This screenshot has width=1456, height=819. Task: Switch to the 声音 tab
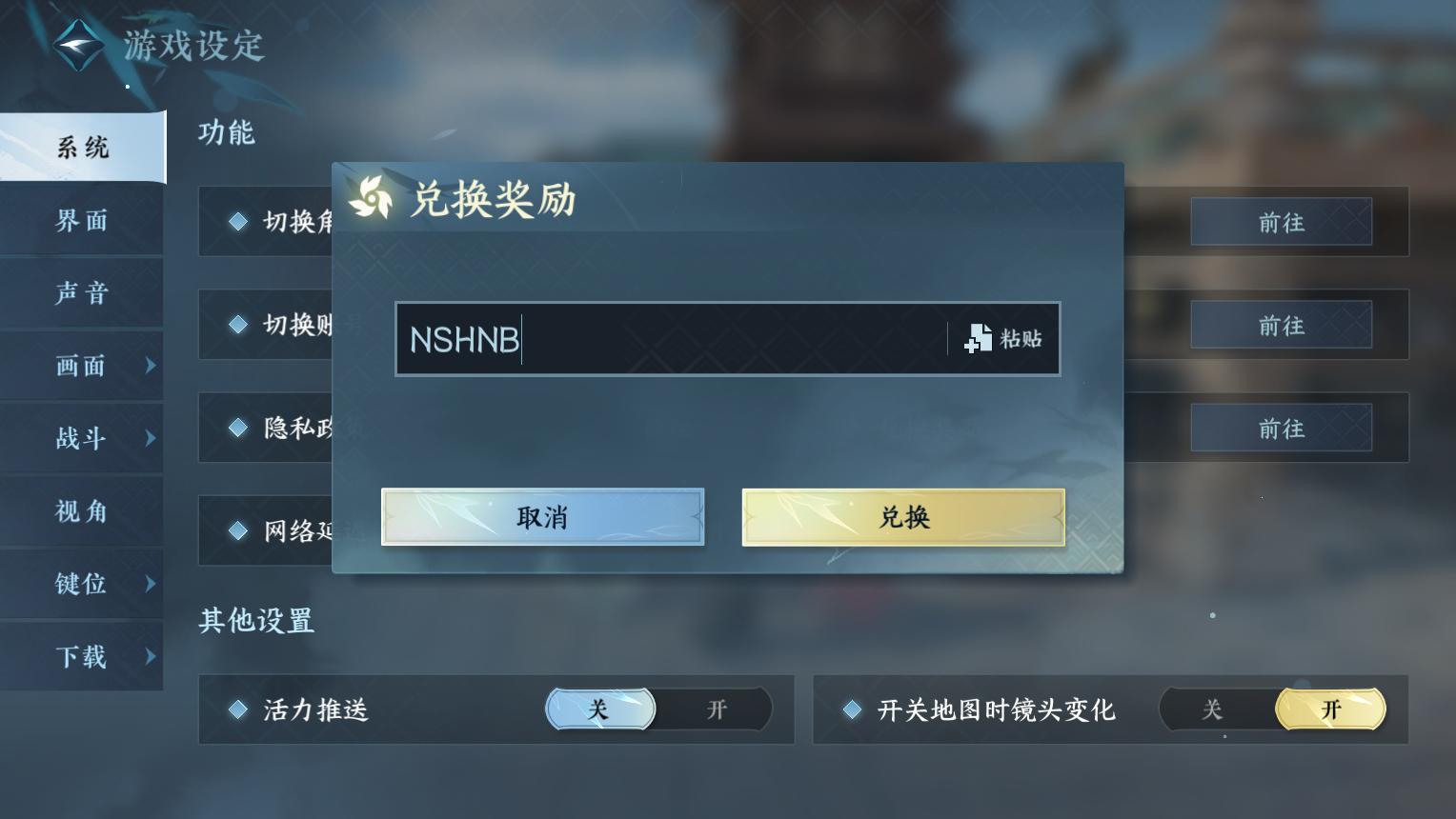pyautogui.click(x=82, y=293)
